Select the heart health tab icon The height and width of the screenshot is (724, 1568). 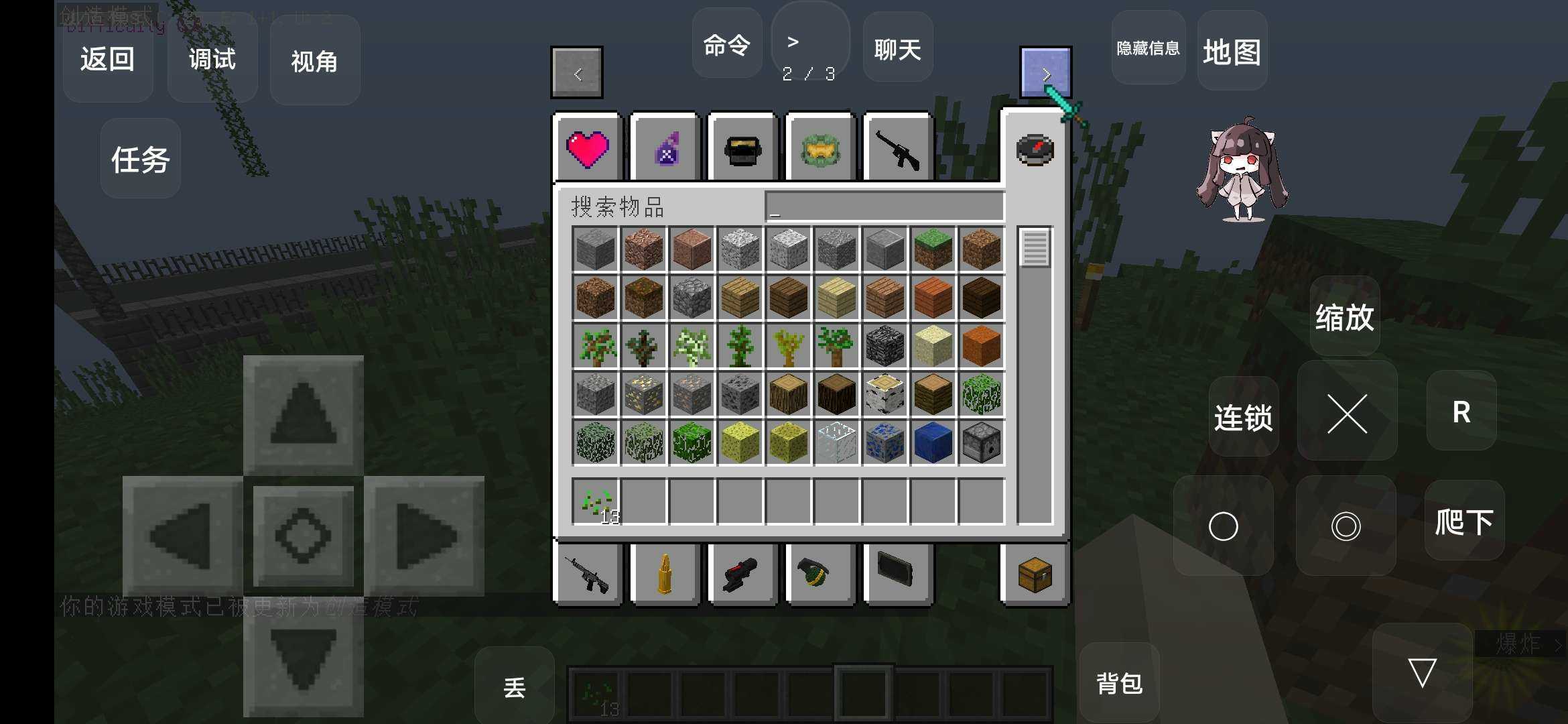(x=588, y=148)
